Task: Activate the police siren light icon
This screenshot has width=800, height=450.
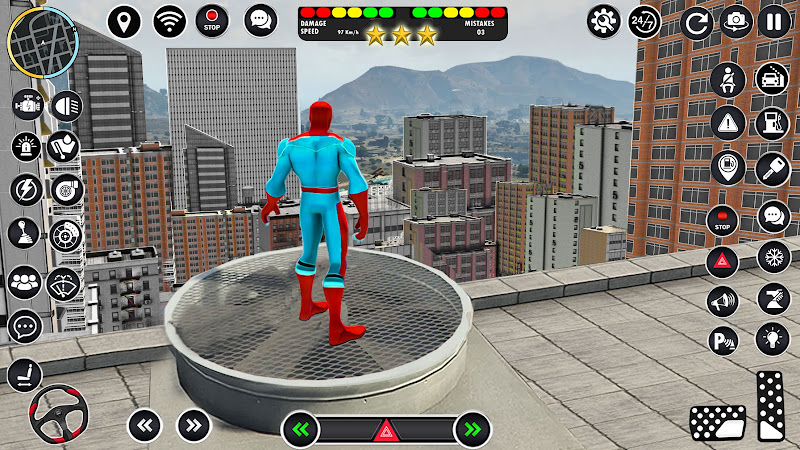Action: pos(25,147)
